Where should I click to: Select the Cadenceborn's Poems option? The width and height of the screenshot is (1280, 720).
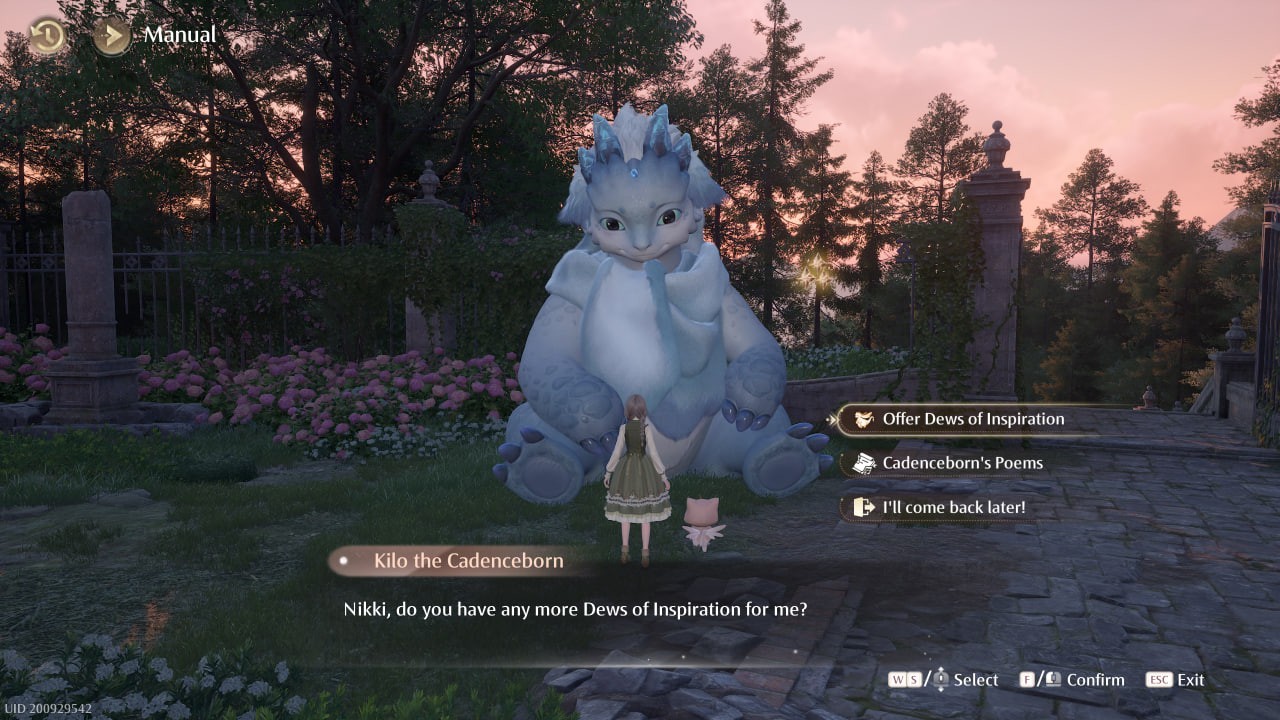(963, 463)
